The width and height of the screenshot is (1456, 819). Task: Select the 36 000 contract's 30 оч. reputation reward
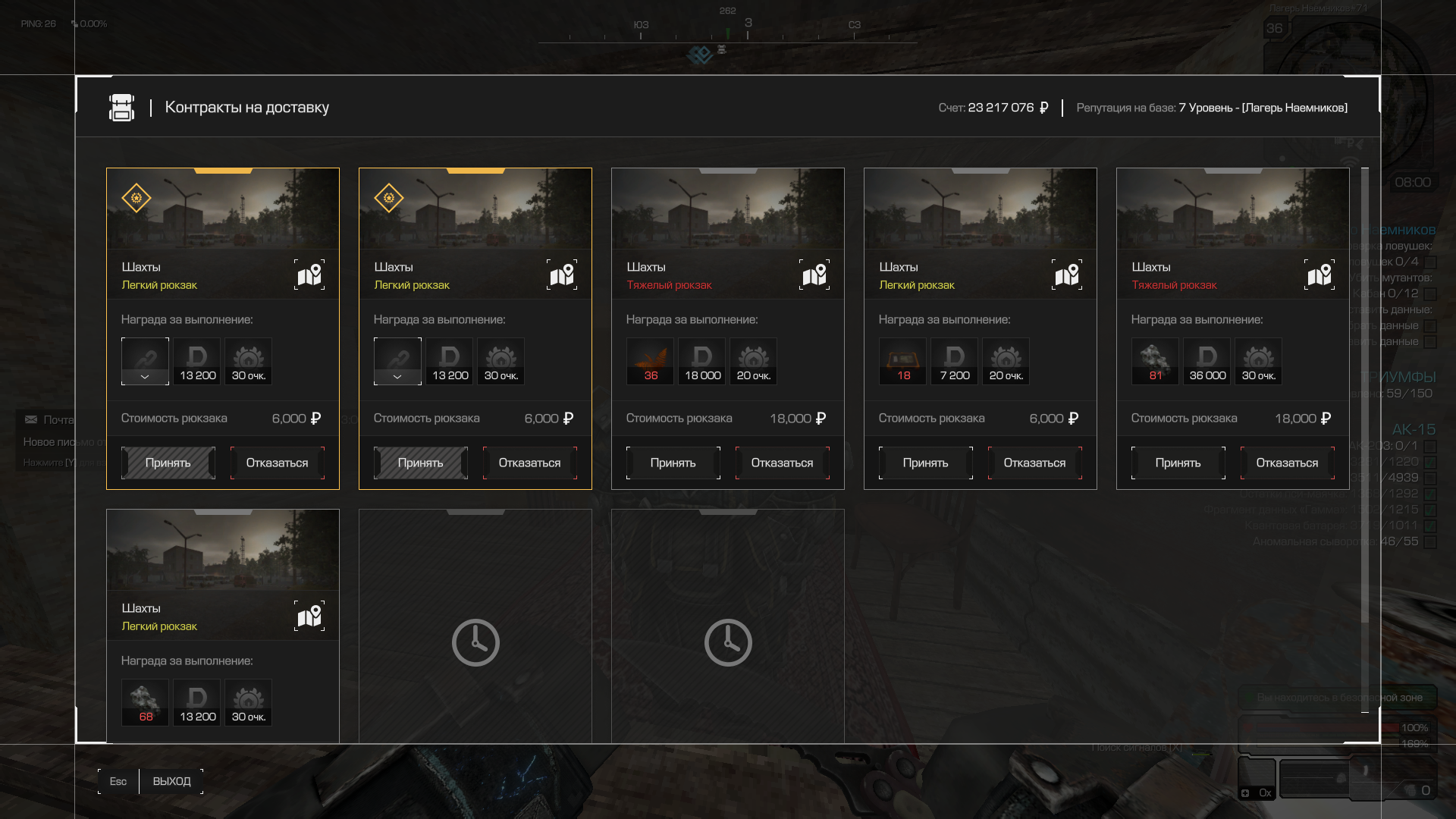(x=1259, y=361)
